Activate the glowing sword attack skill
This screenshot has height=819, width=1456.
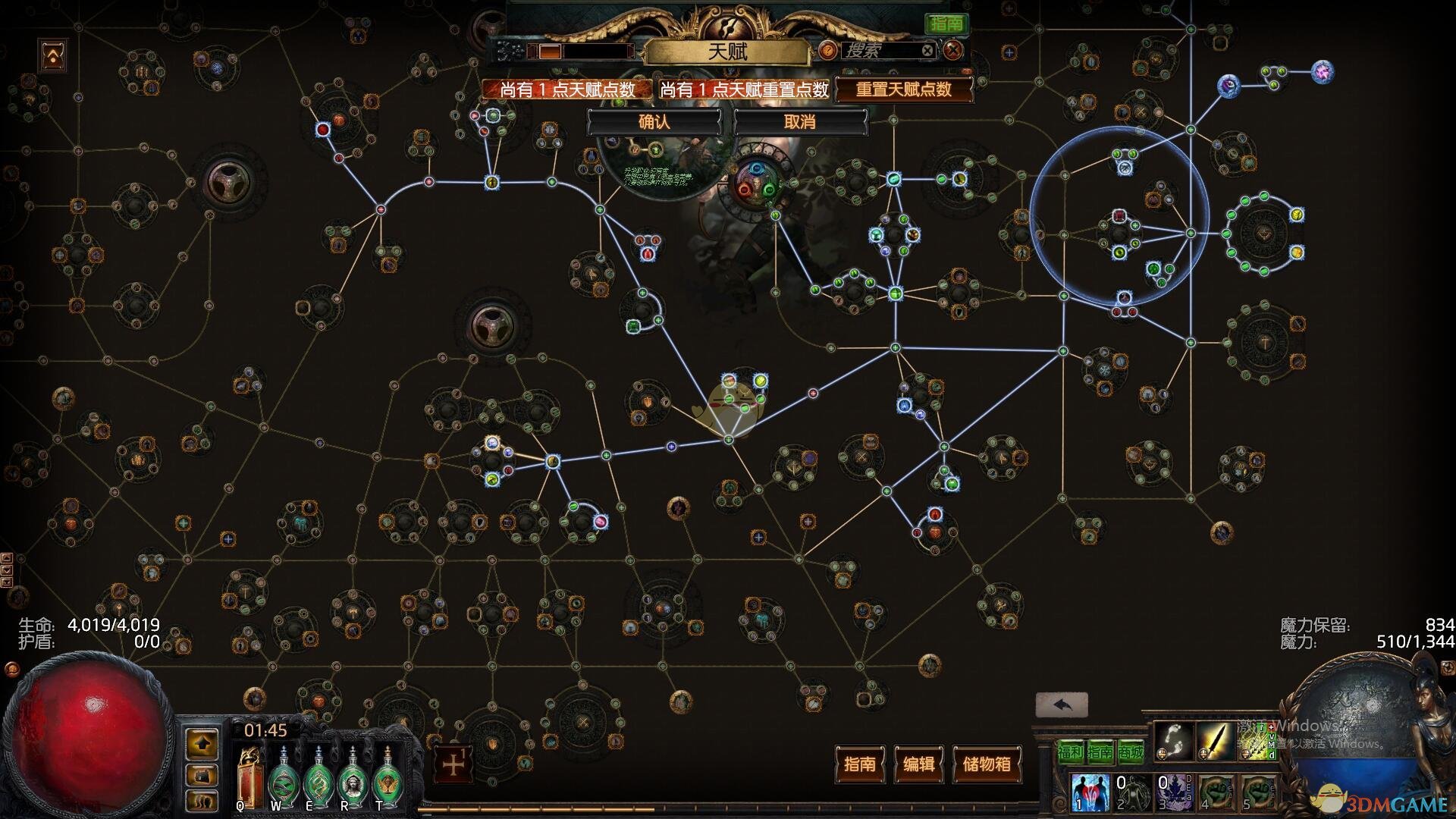(x=1214, y=741)
